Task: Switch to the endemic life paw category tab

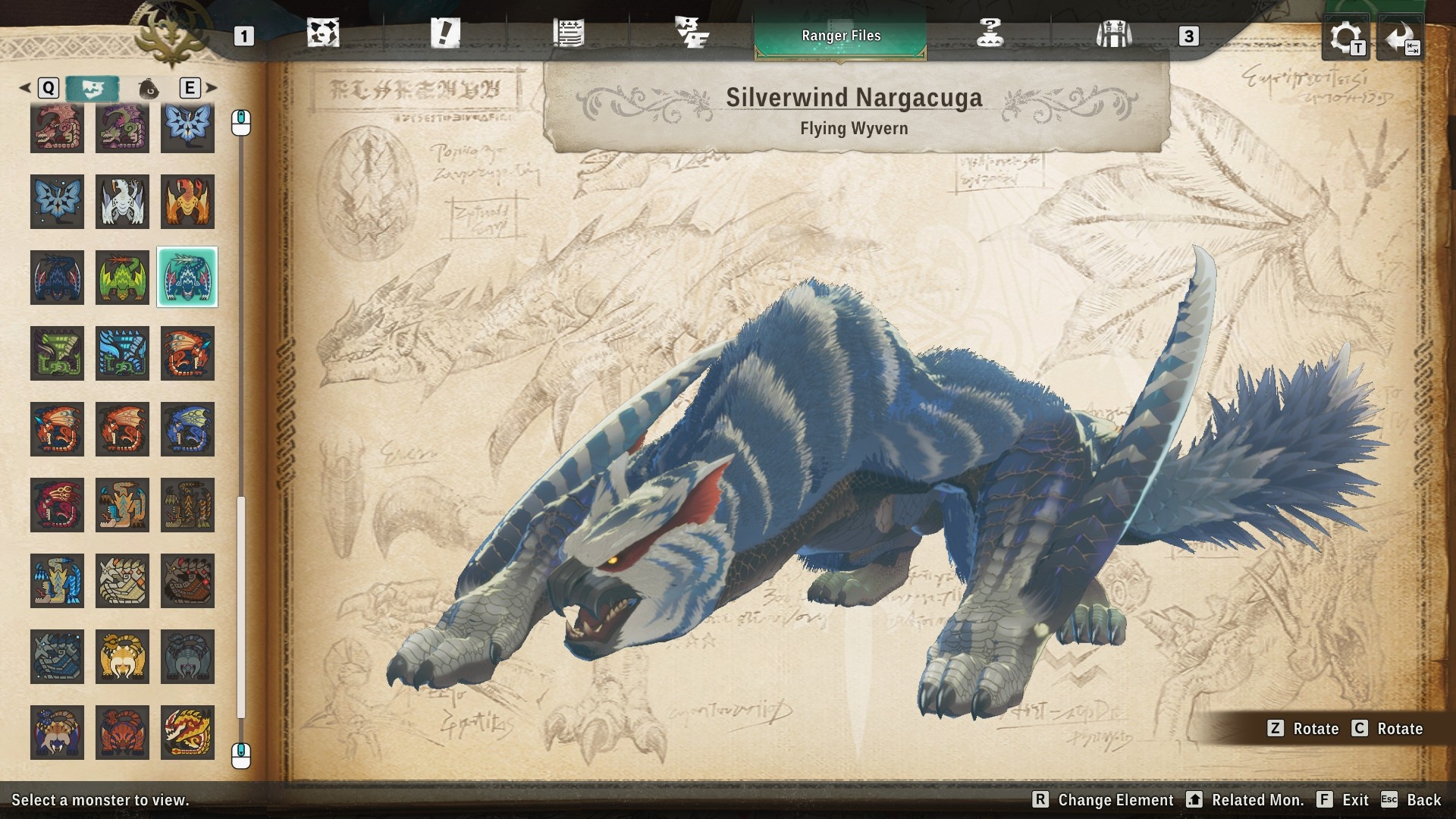Action: pyautogui.click(x=149, y=89)
